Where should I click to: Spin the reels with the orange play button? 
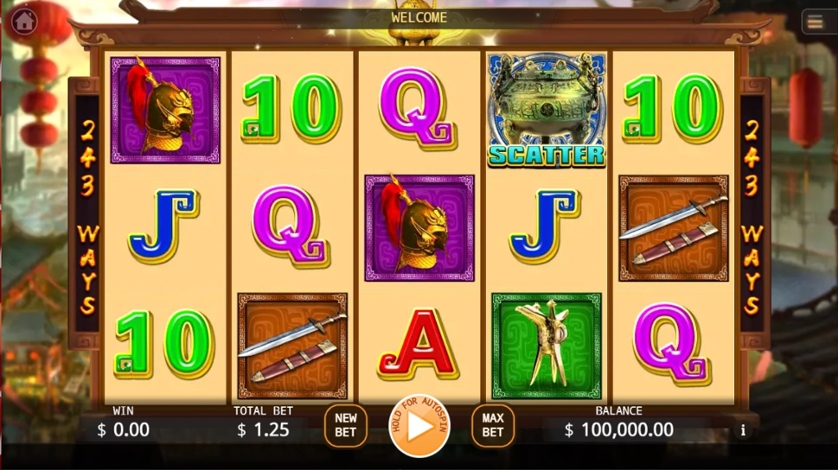tap(419, 425)
